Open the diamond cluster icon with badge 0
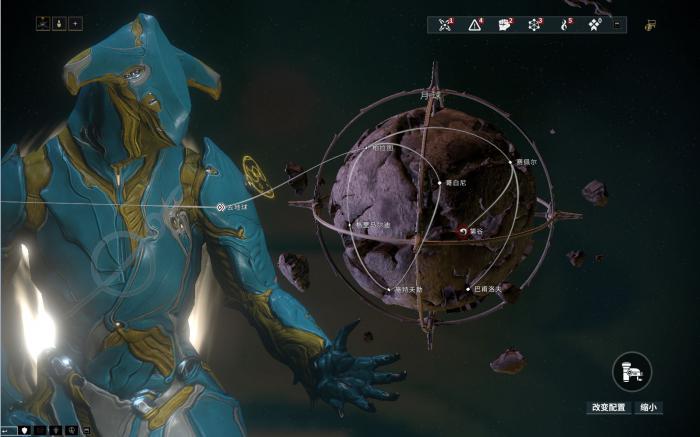Image resolution: width=700 pixels, height=437 pixels. (594, 24)
